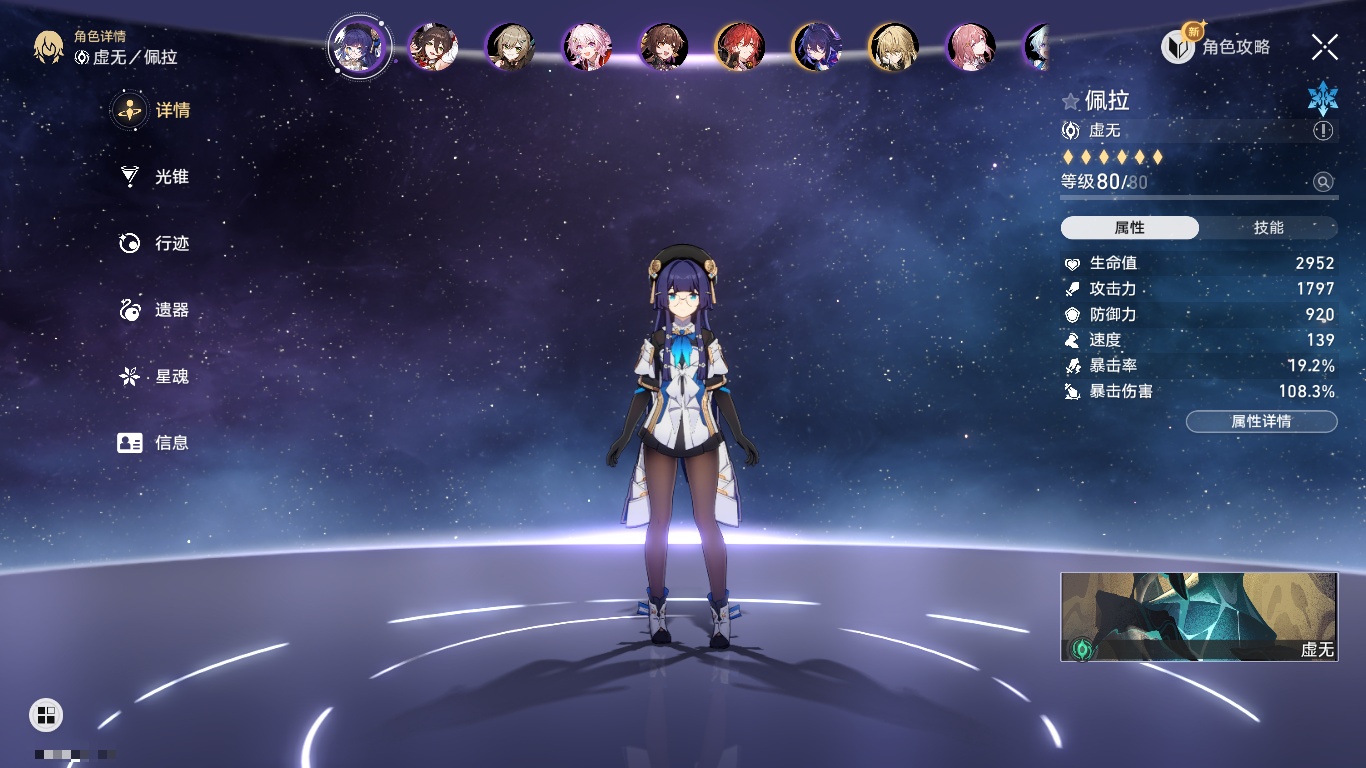
Task: Click the magnifier icon beside level
Action: 1323,182
